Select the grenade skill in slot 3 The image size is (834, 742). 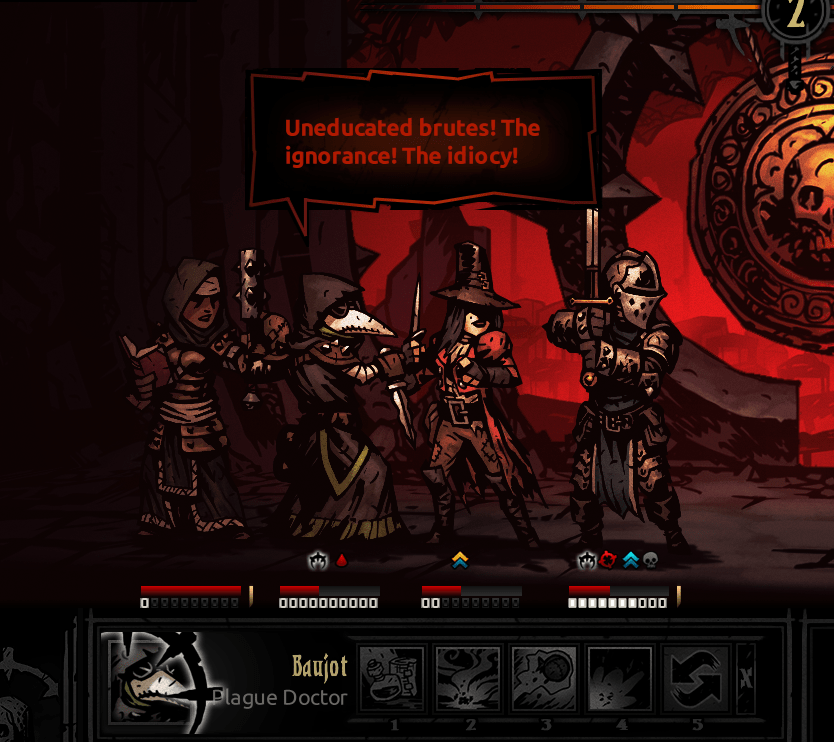click(545, 678)
